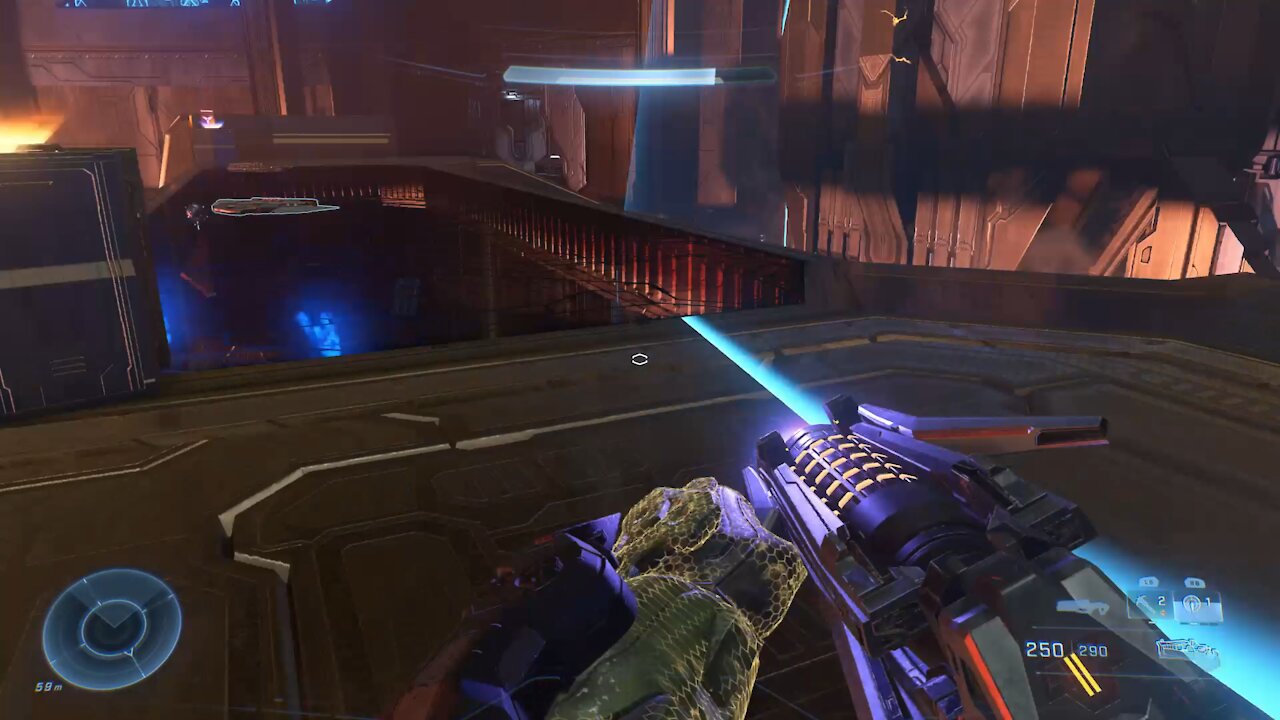Click the RB button prompt above equipment
1280x720 pixels.
[x=1195, y=581]
